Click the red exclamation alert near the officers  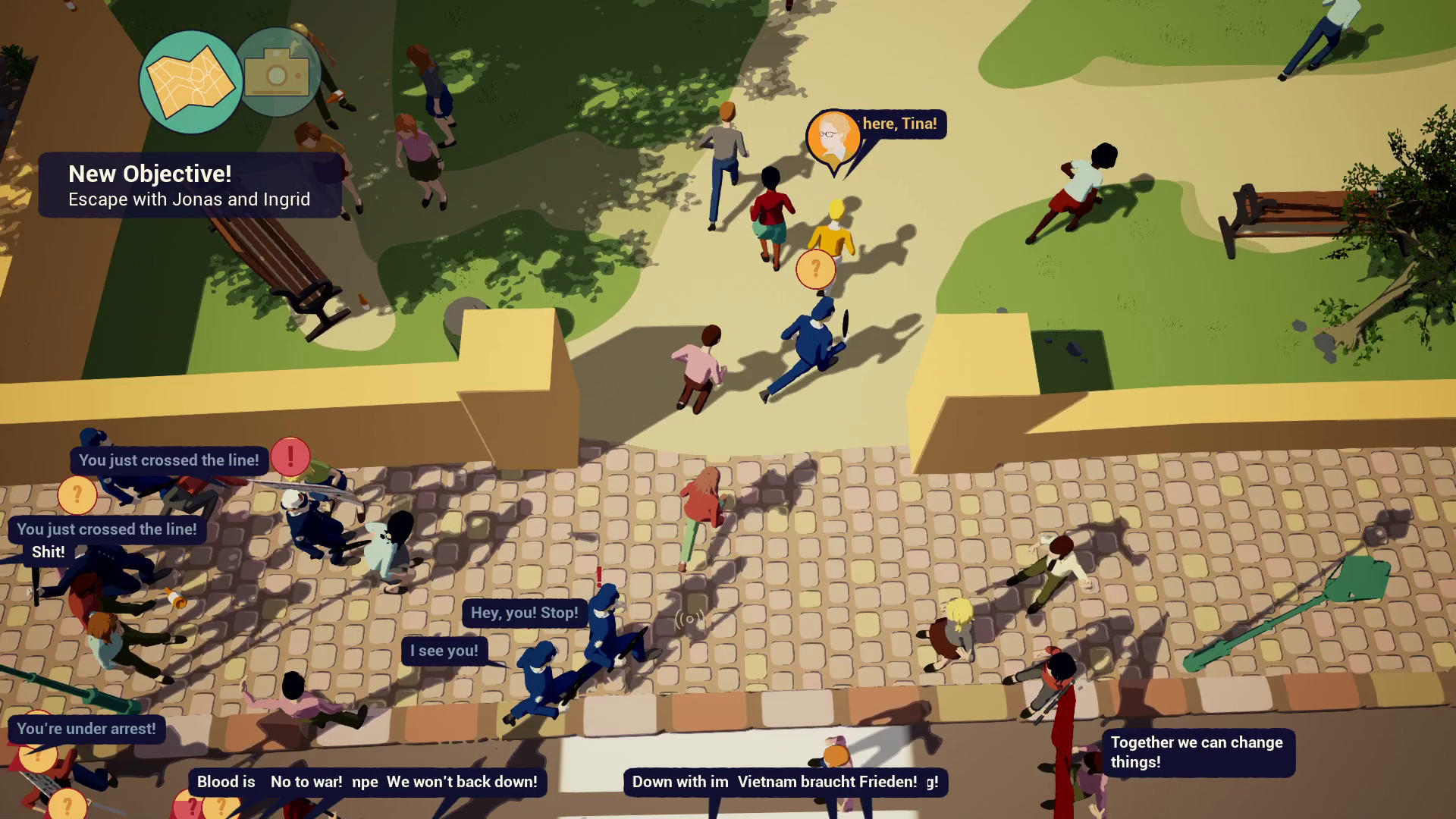(290, 457)
